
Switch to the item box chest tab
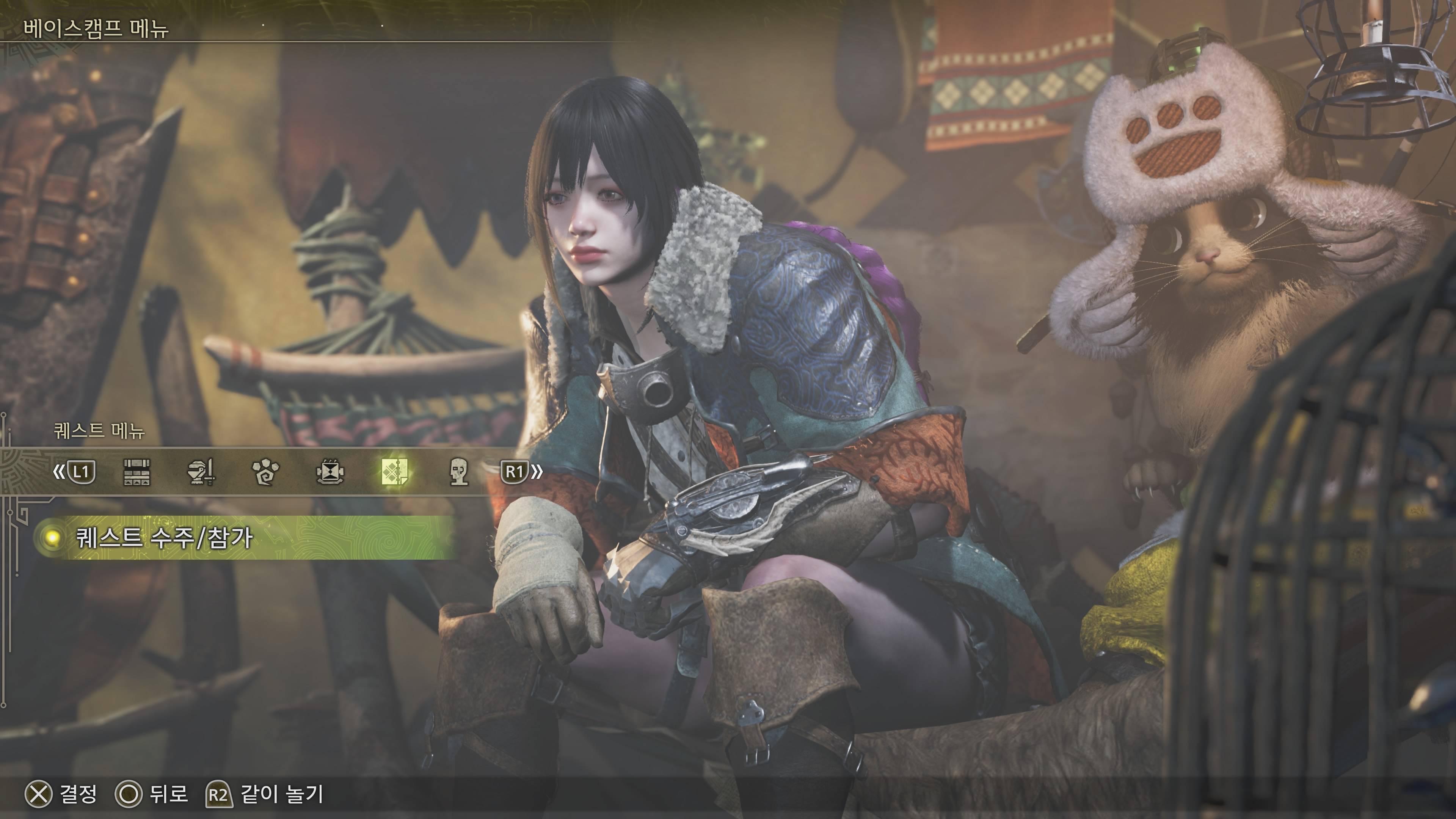[x=136, y=472]
